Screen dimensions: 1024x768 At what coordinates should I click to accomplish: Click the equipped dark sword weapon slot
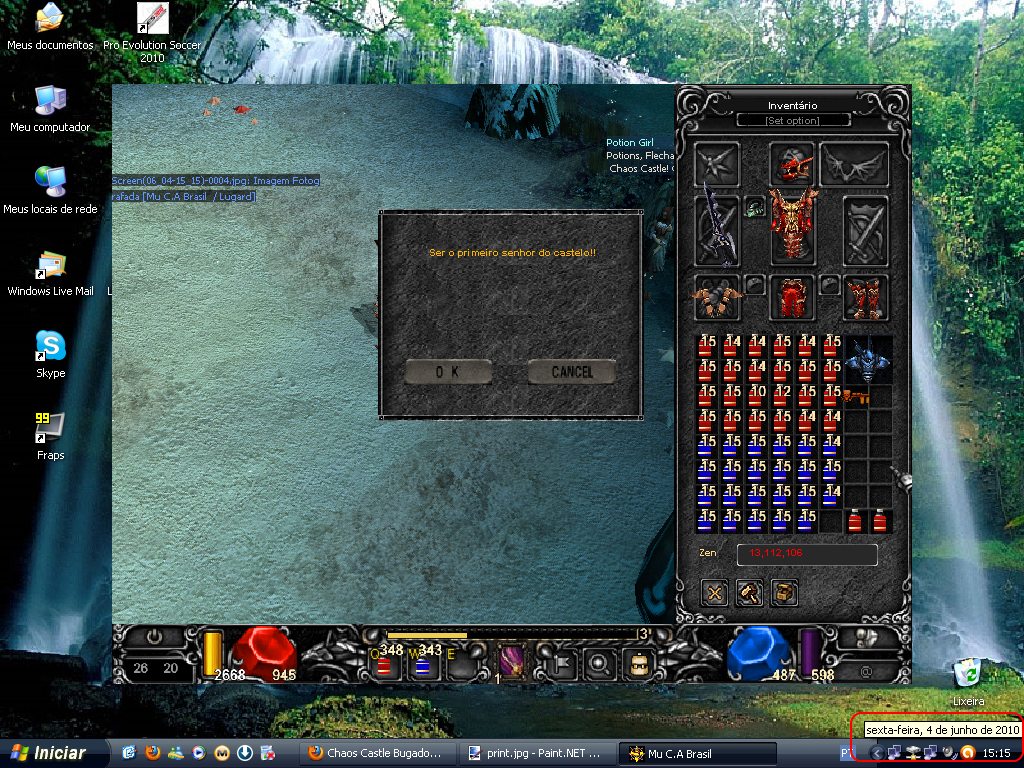(x=717, y=229)
